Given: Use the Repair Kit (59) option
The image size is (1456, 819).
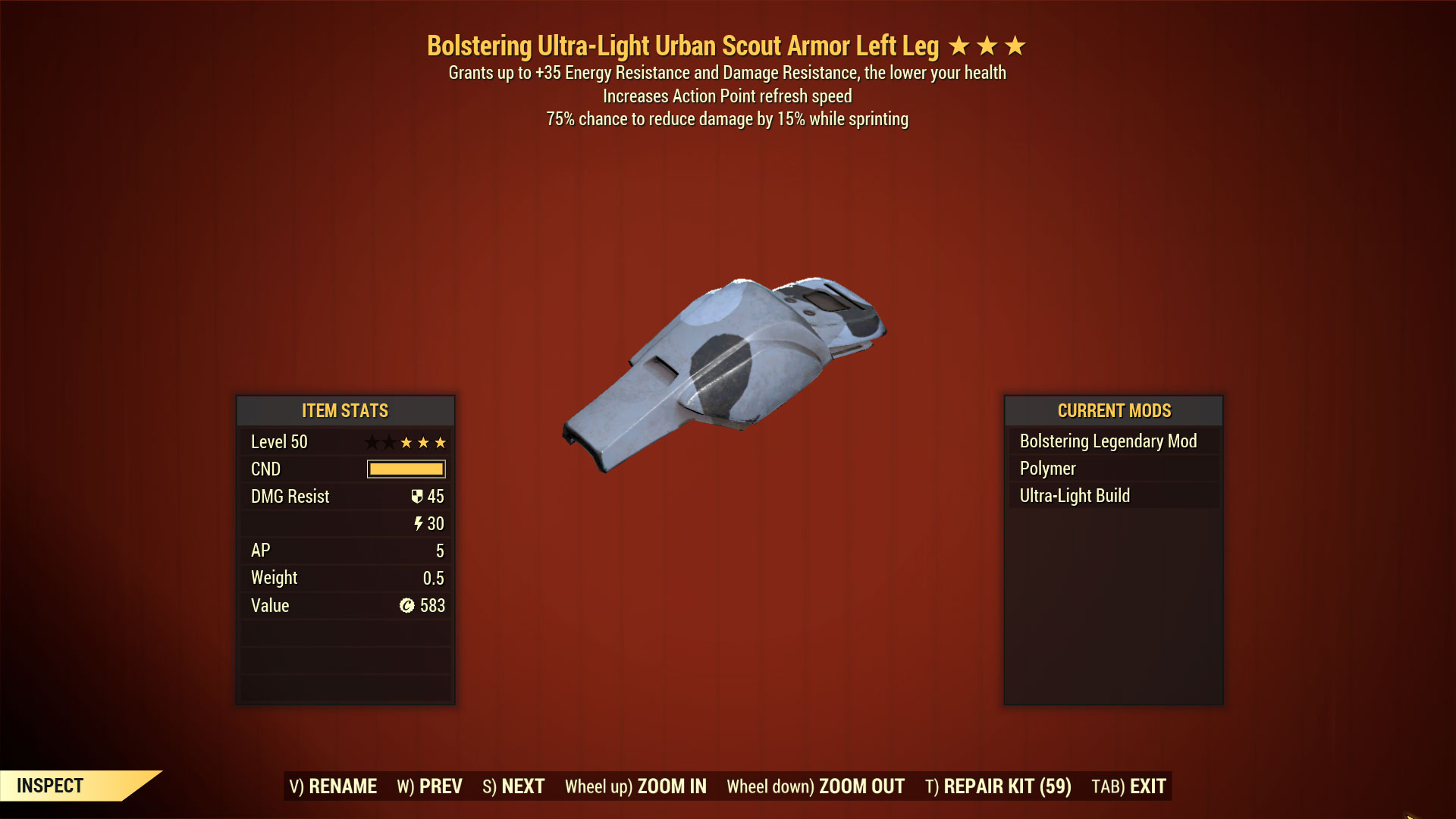Looking at the screenshot, I should coord(998,786).
